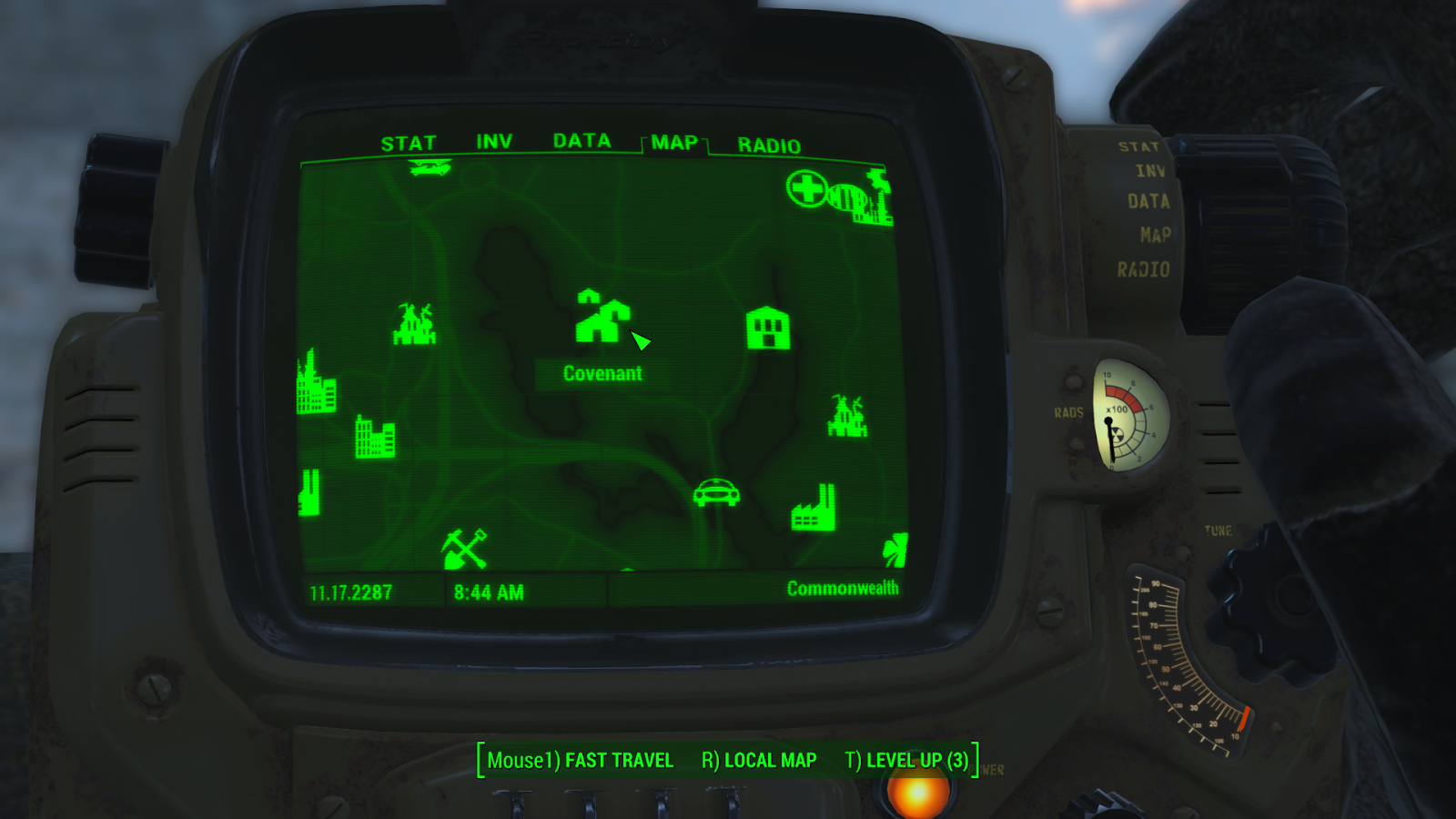Select the windmill farm icon left of Covenant

coord(414,325)
